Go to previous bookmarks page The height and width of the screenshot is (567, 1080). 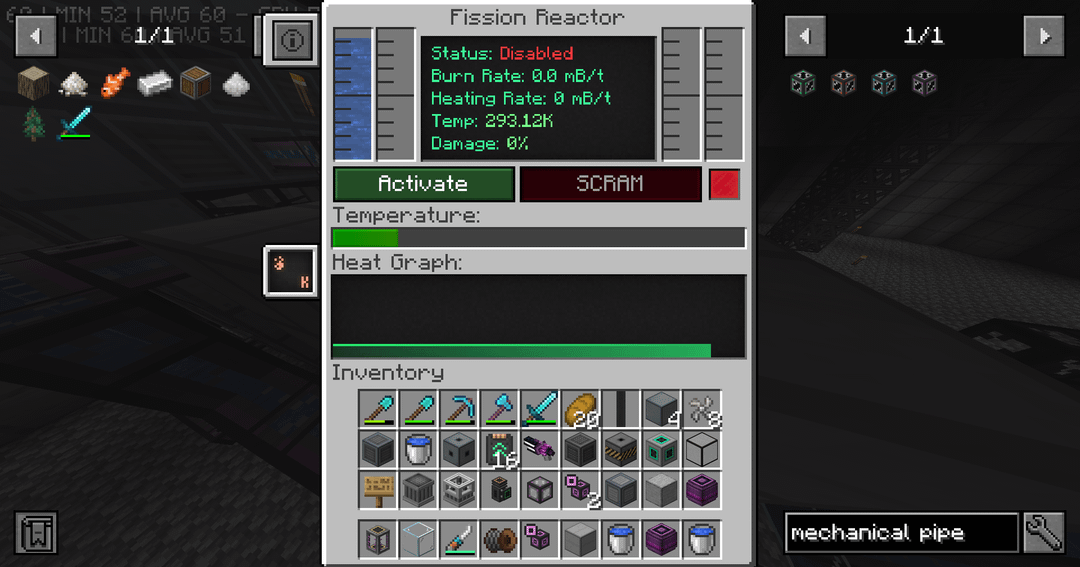(x=35, y=36)
